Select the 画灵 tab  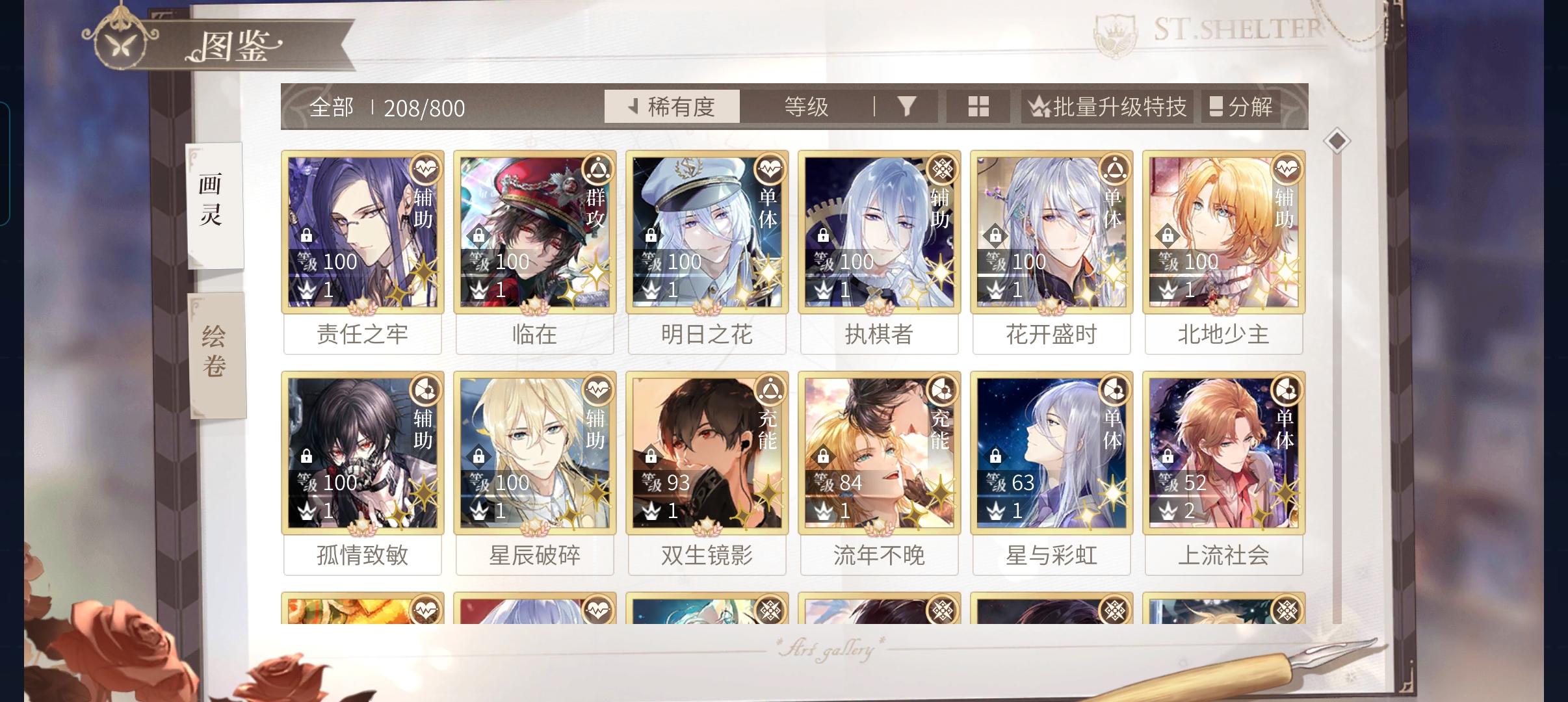[x=216, y=205]
